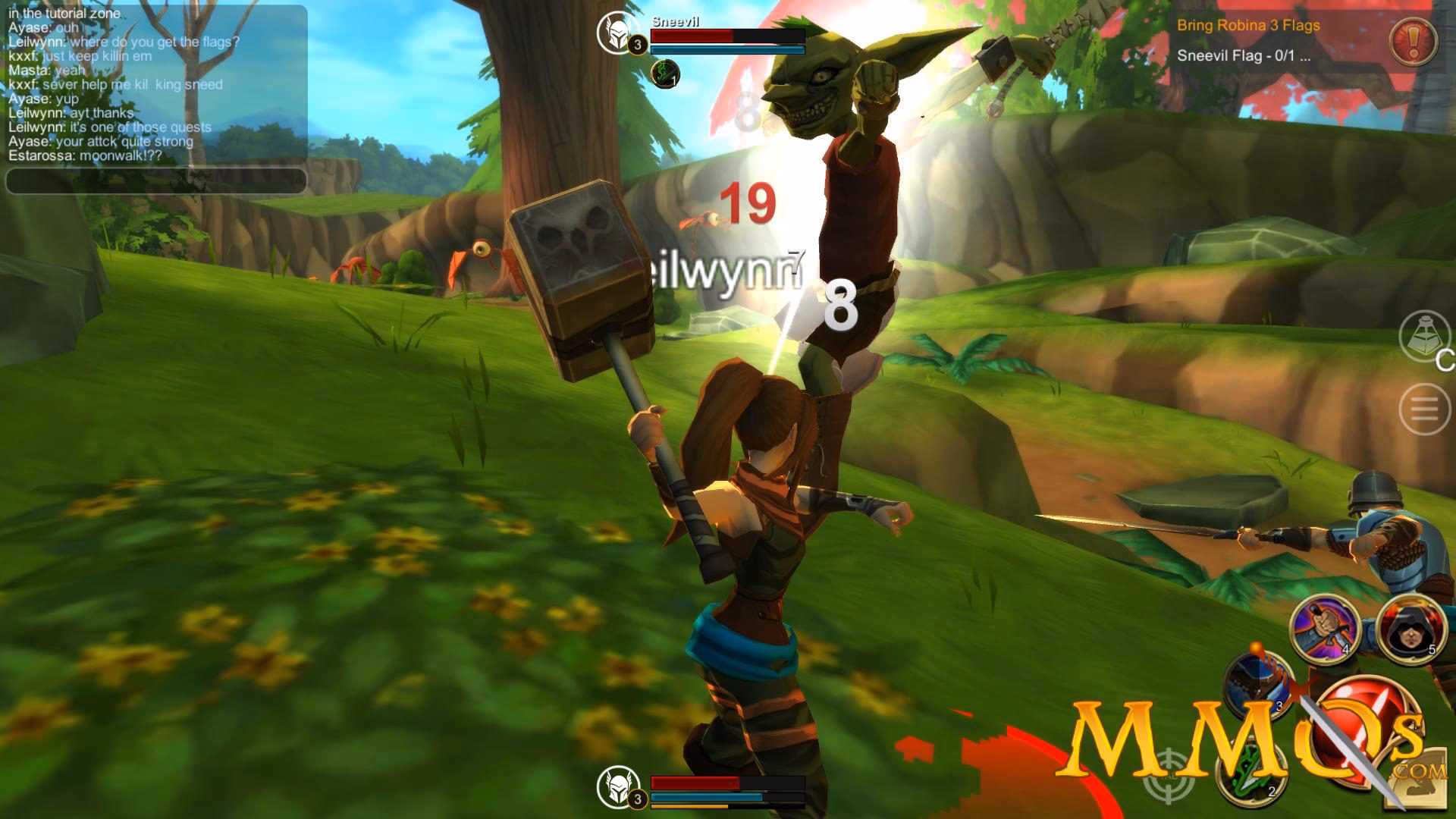Viewport: 1456px width, 819px height.
Task: Tap the C counter beside the flask icon
Action: click(1445, 362)
